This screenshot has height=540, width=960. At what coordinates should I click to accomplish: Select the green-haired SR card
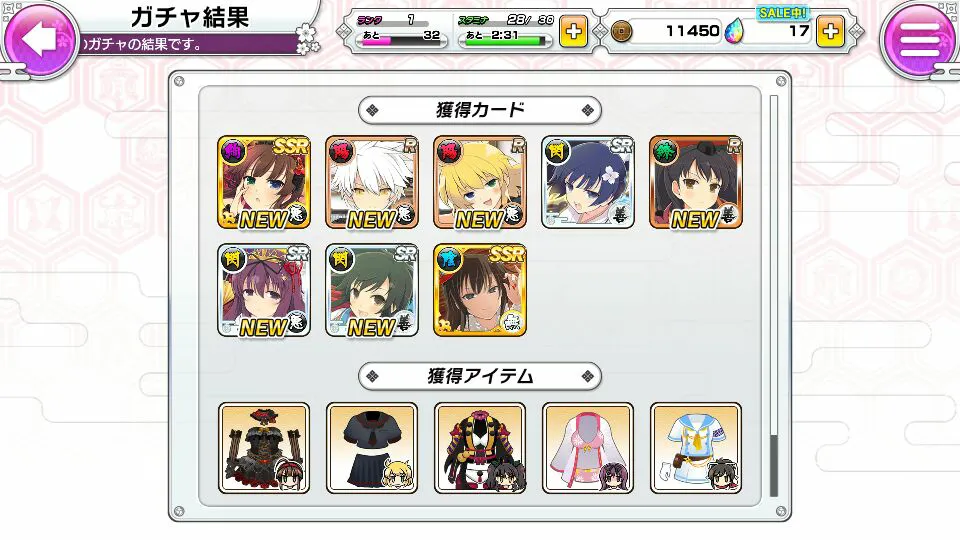tap(372, 290)
